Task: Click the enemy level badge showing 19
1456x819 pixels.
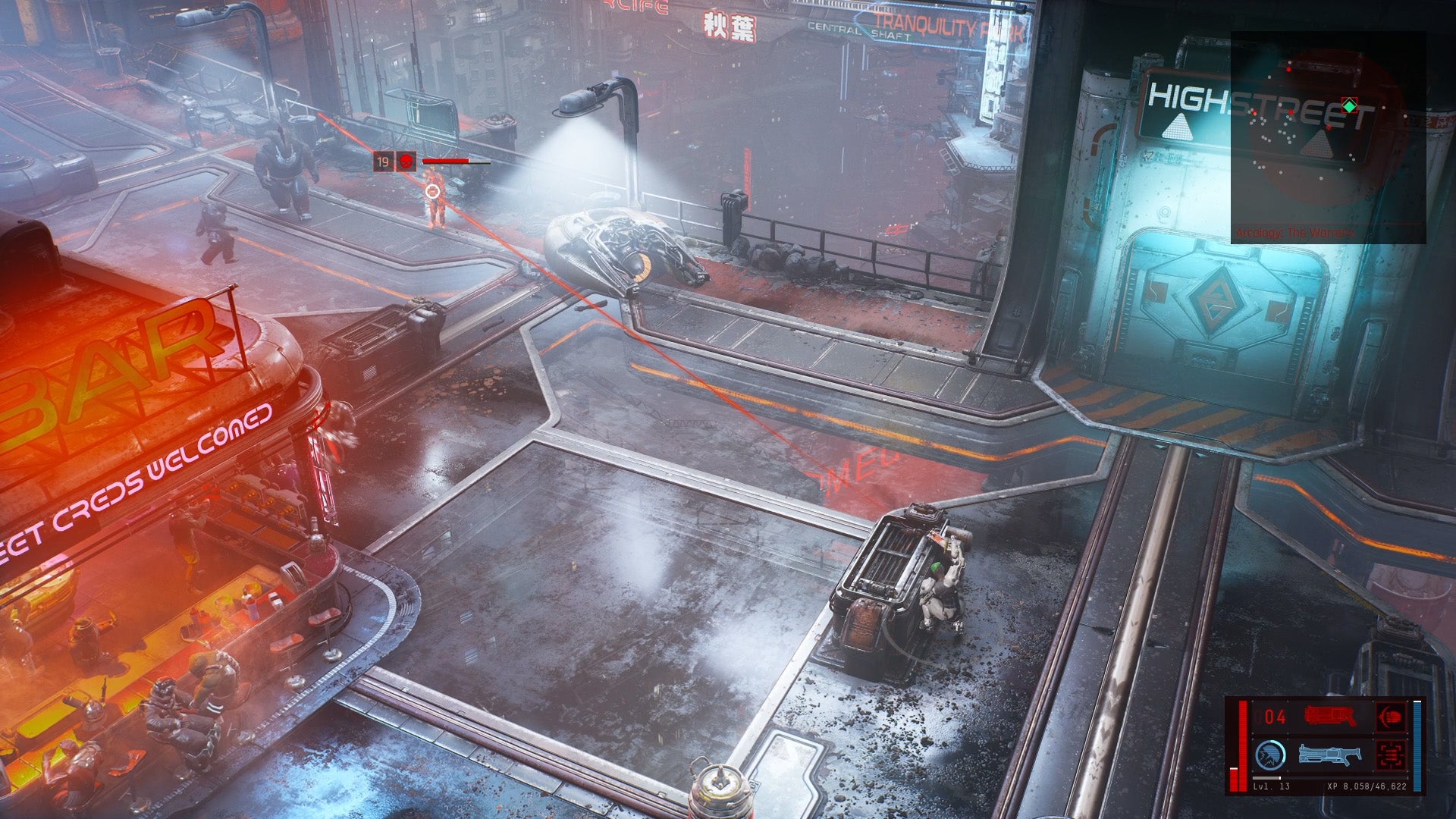Action: (384, 161)
